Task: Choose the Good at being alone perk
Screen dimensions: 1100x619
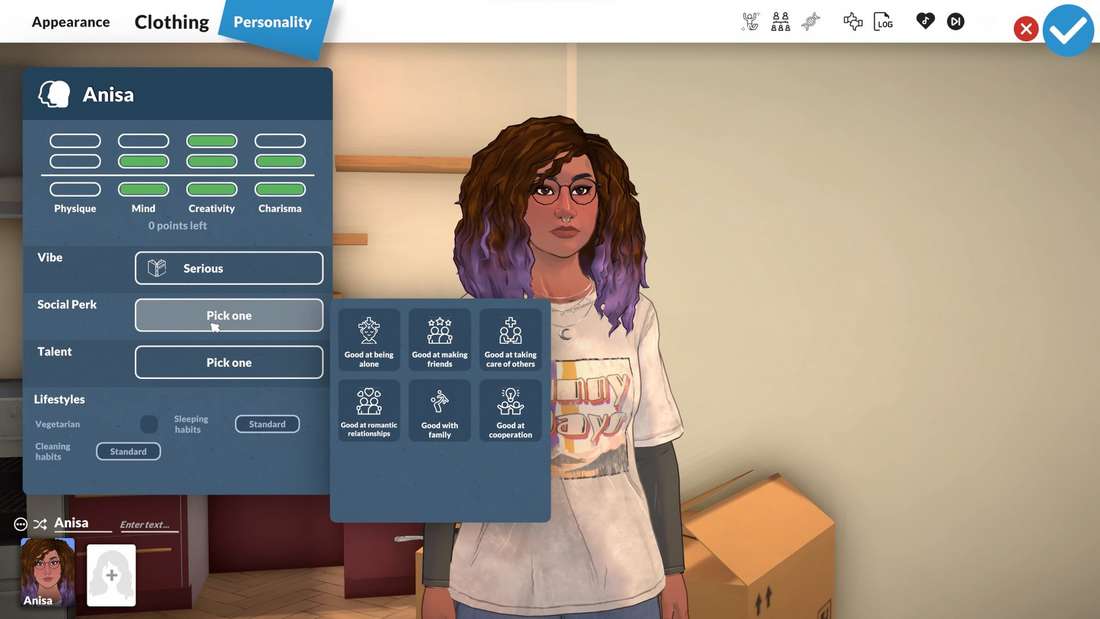Action: tap(369, 340)
